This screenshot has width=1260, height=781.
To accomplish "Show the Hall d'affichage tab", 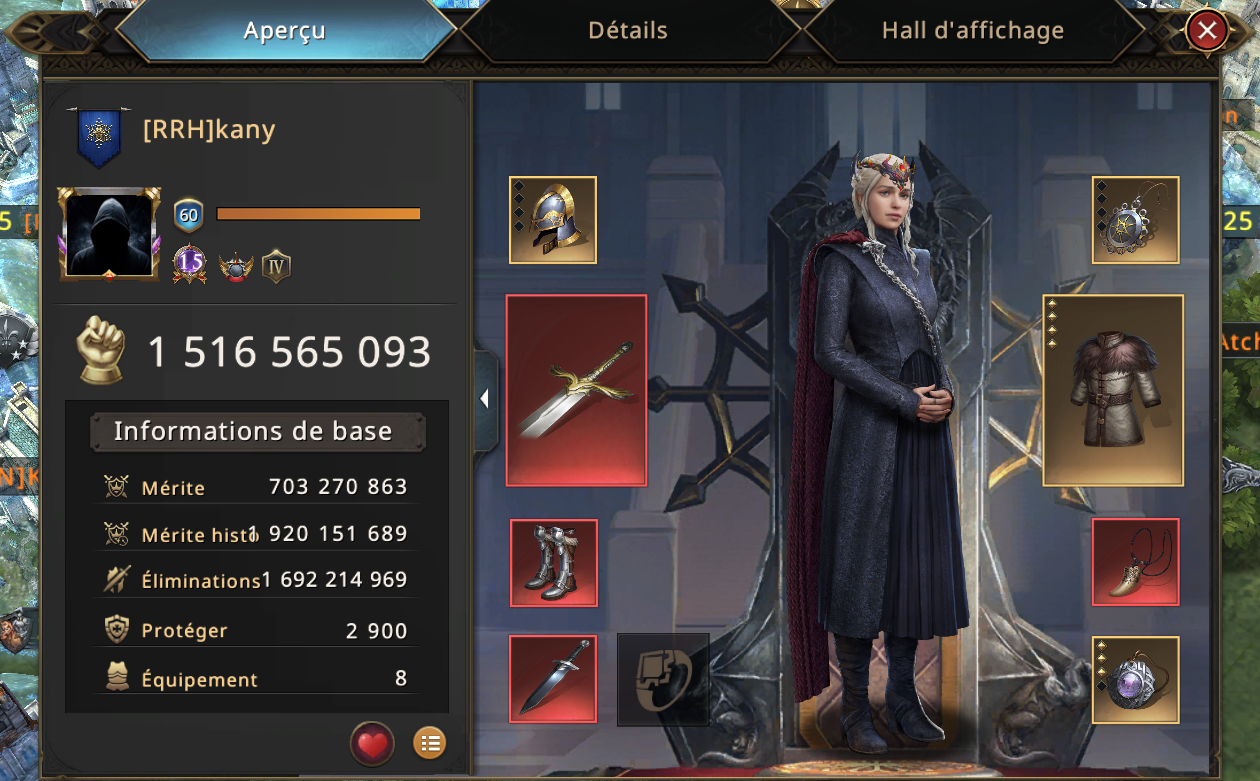I will 972,31.
